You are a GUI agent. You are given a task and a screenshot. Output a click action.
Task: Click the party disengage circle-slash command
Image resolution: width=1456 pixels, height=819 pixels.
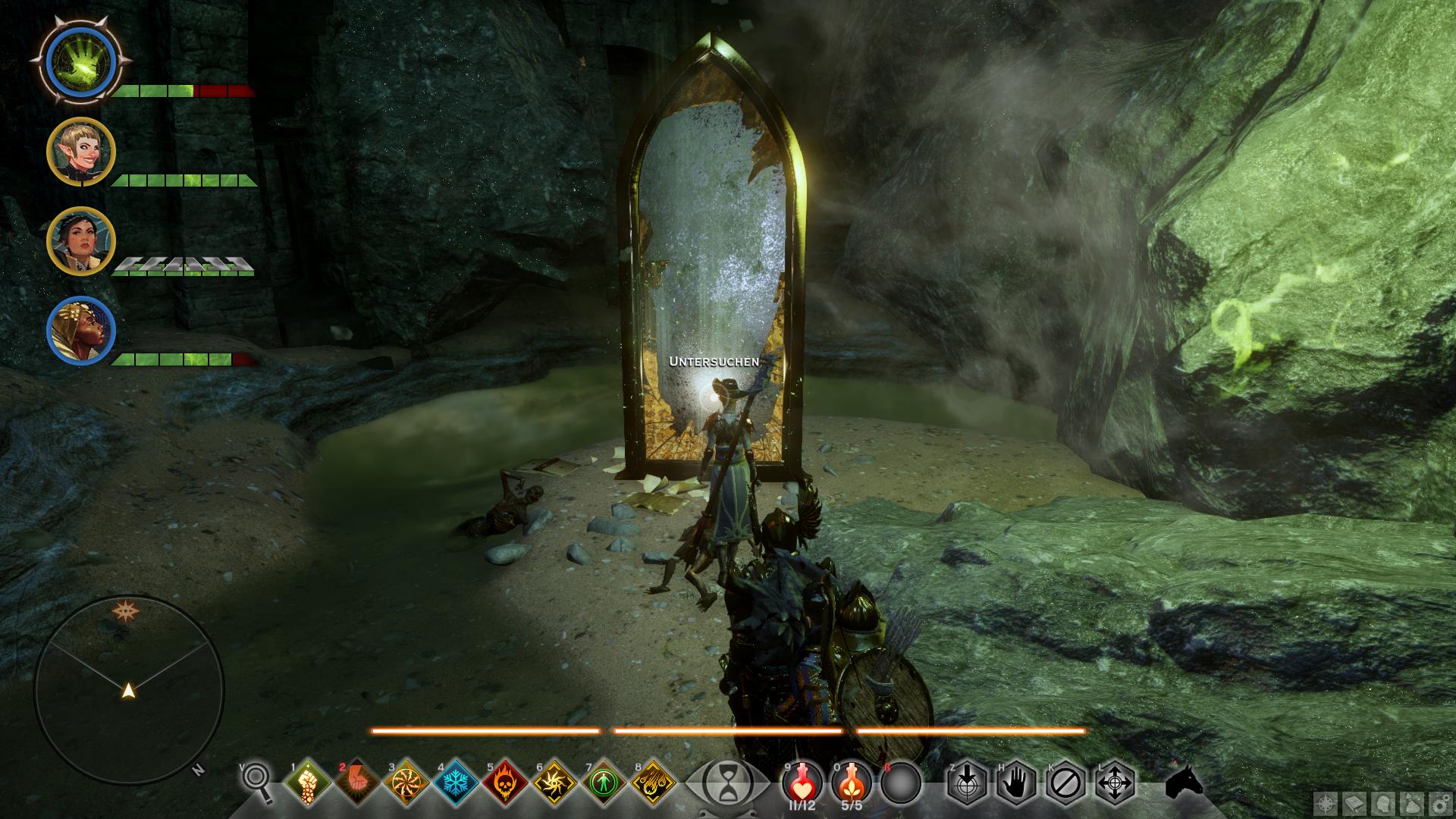click(1065, 783)
